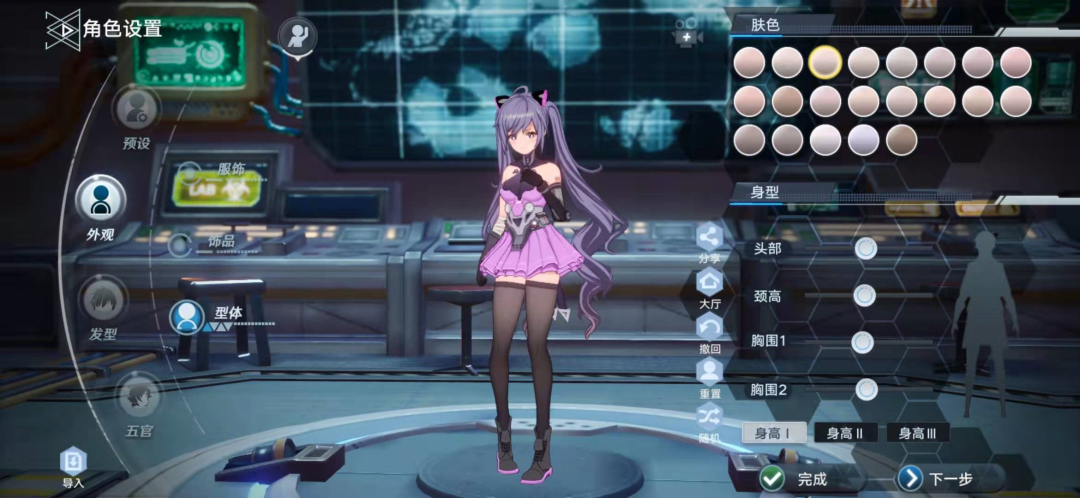
Task: Choose the 服饰 clothing sub-option
Action: tap(230, 169)
